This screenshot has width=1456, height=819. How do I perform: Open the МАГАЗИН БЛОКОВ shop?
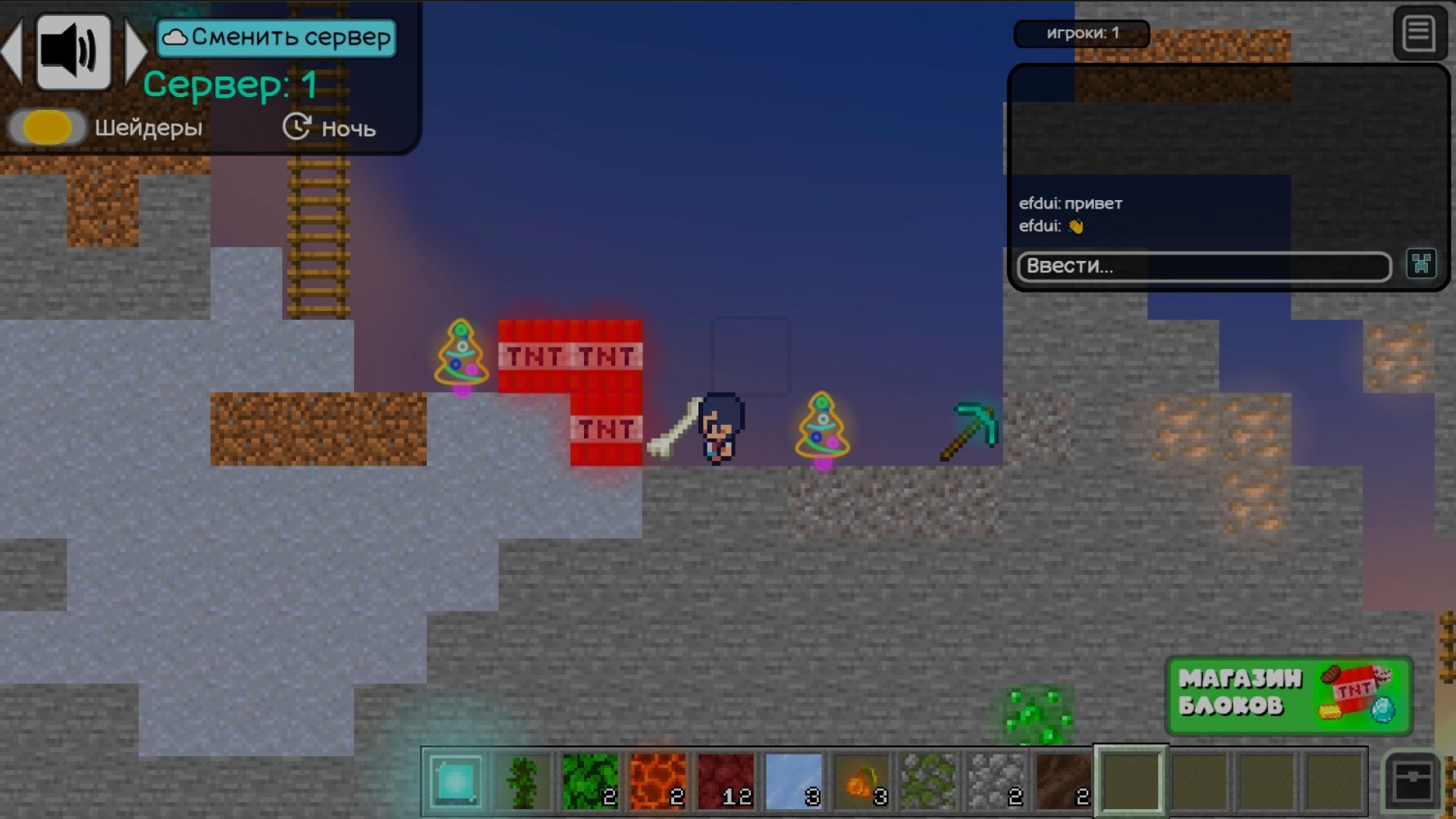[1288, 695]
